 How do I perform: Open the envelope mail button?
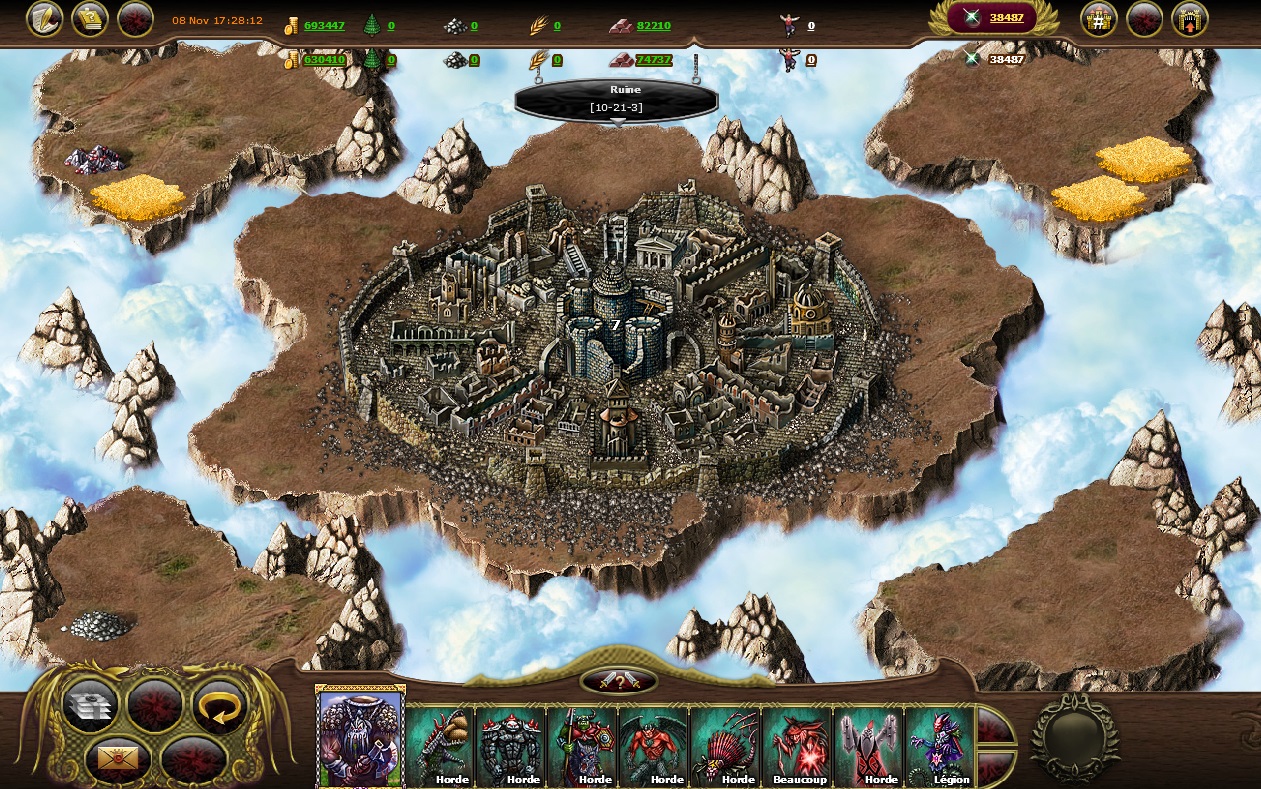tap(117, 759)
